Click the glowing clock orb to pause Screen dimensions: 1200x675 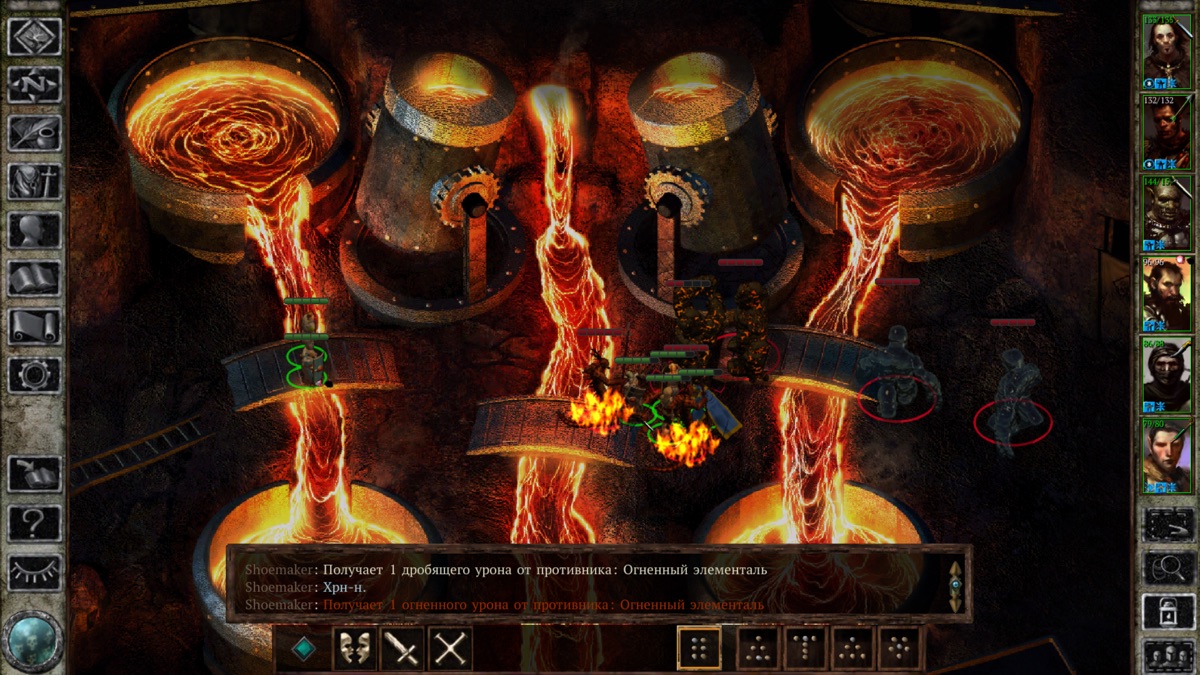[x=33, y=639]
